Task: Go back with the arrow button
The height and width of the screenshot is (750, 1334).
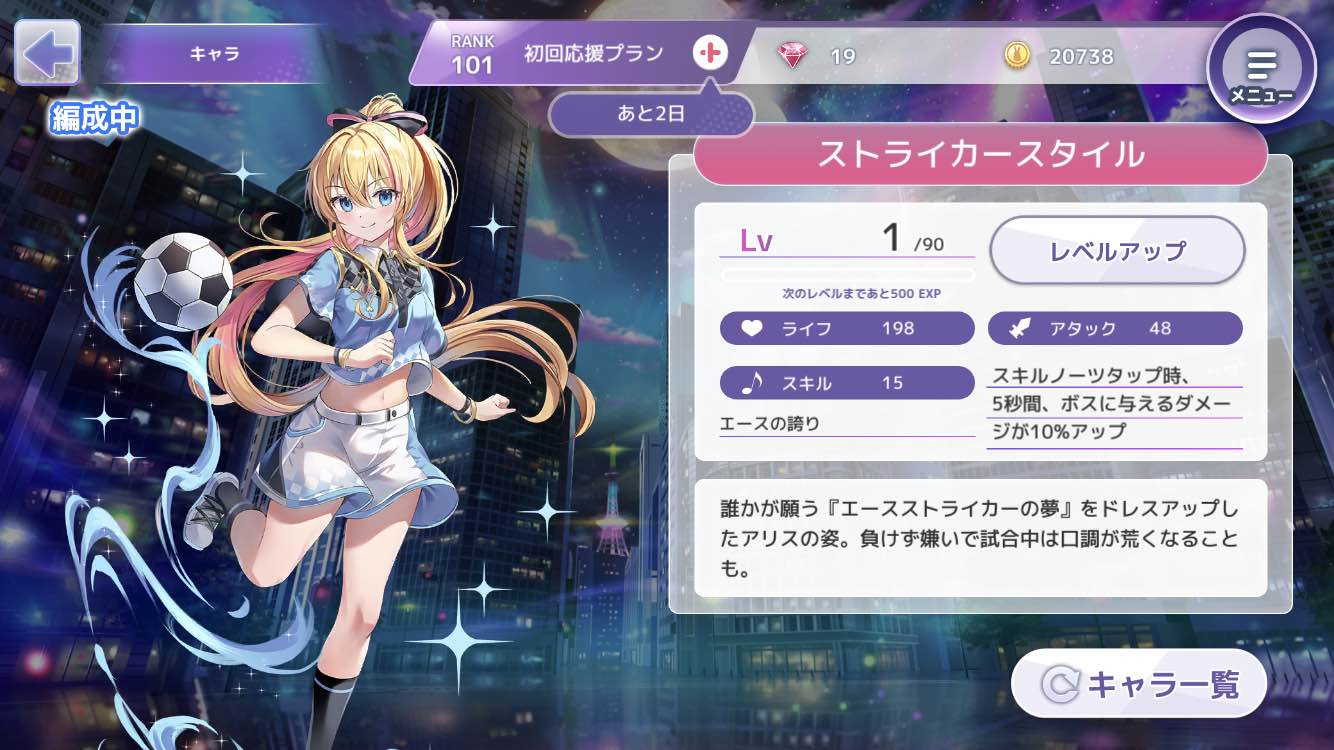Action: pyautogui.click(x=47, y=53)
